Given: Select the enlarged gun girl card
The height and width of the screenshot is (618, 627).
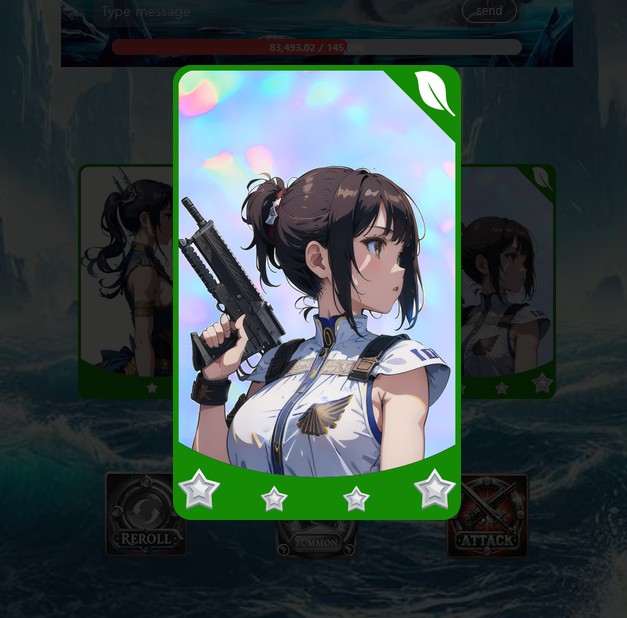Looking at the screenshot, I should 317,290.
